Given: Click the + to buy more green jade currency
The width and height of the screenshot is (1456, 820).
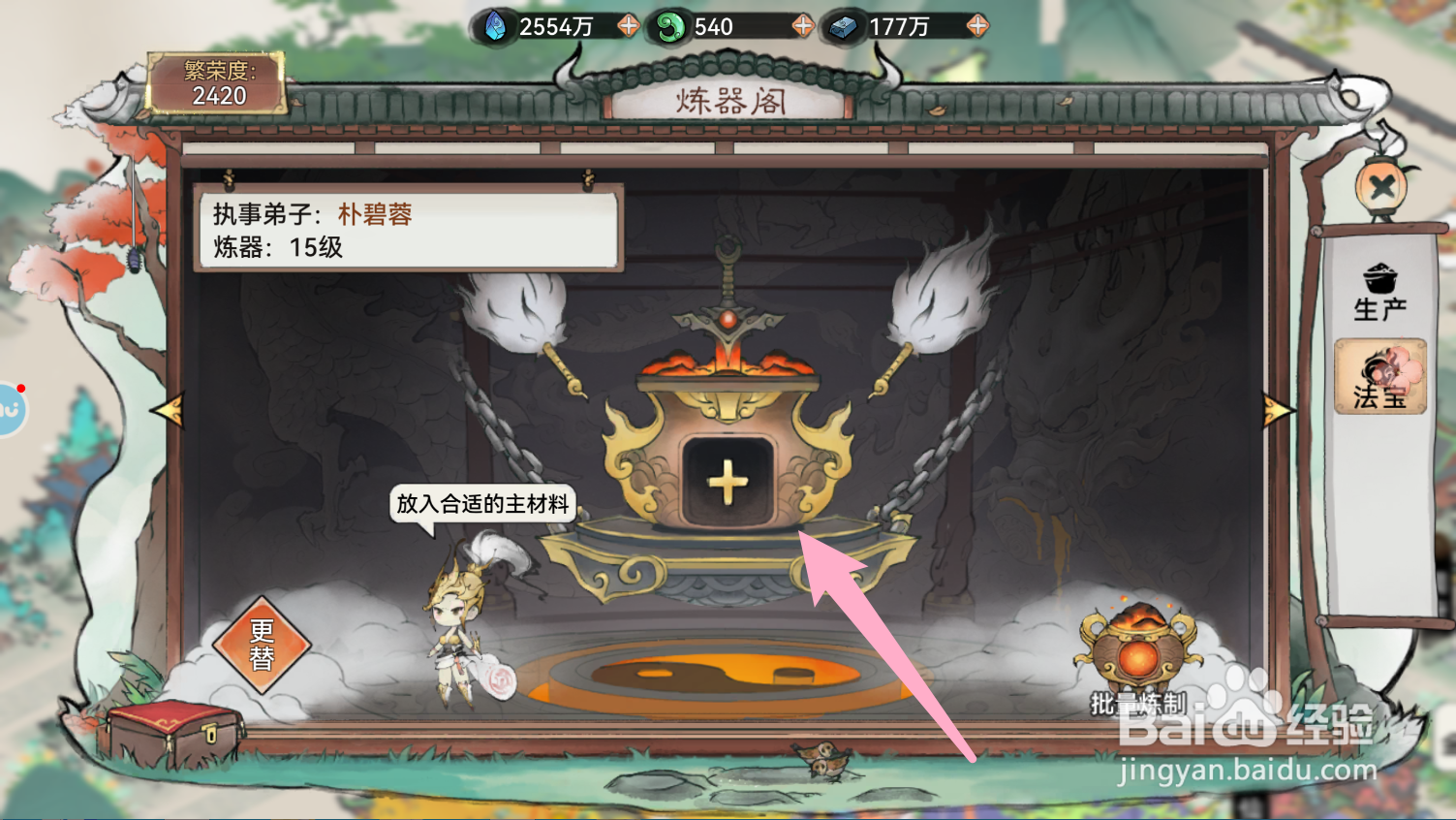Looking at the screenshot, I should point(802,26).
